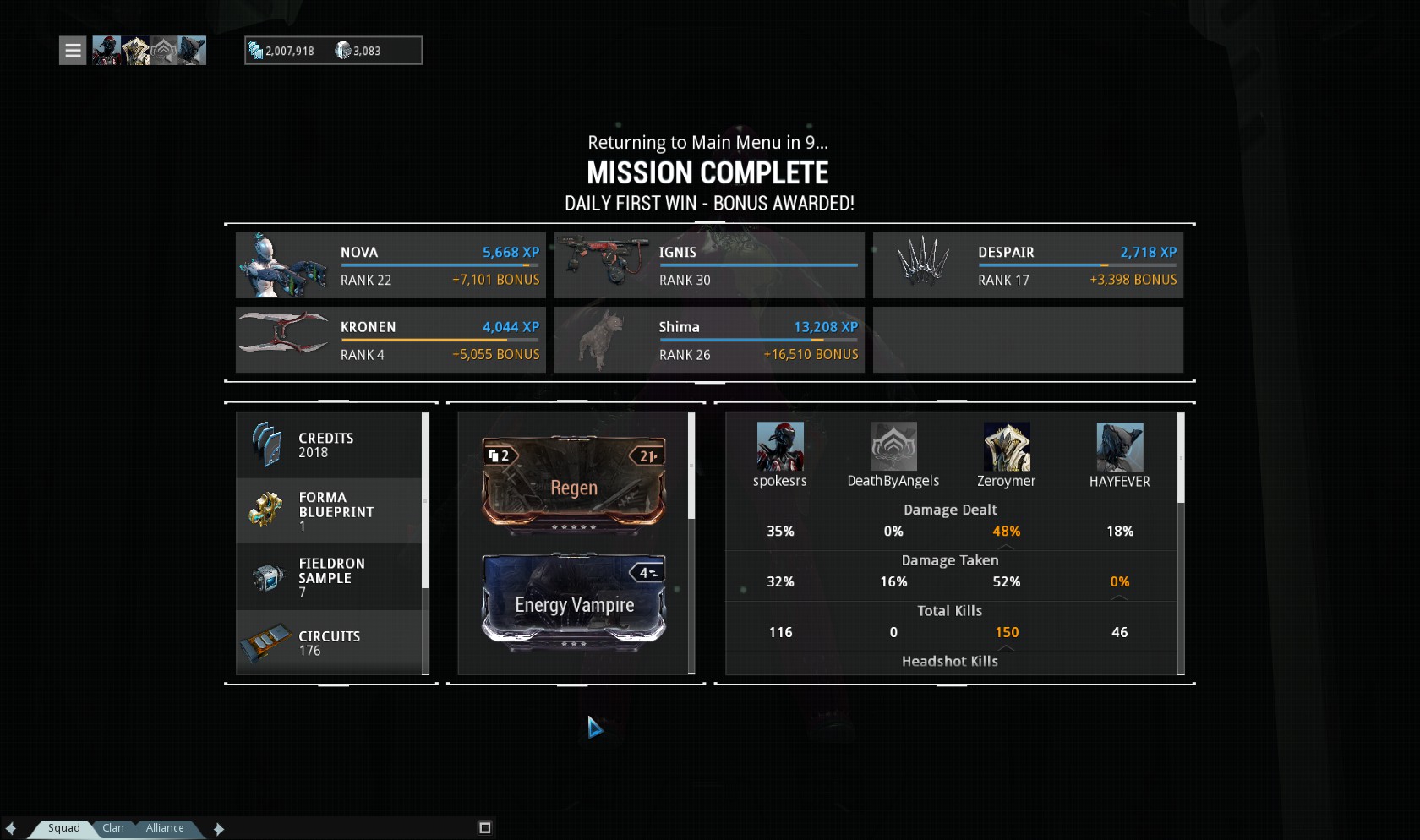Select HAYFEVER player avatar
The height and width of the screenshot is (840, 1420).
click(x=1120, y=447)
